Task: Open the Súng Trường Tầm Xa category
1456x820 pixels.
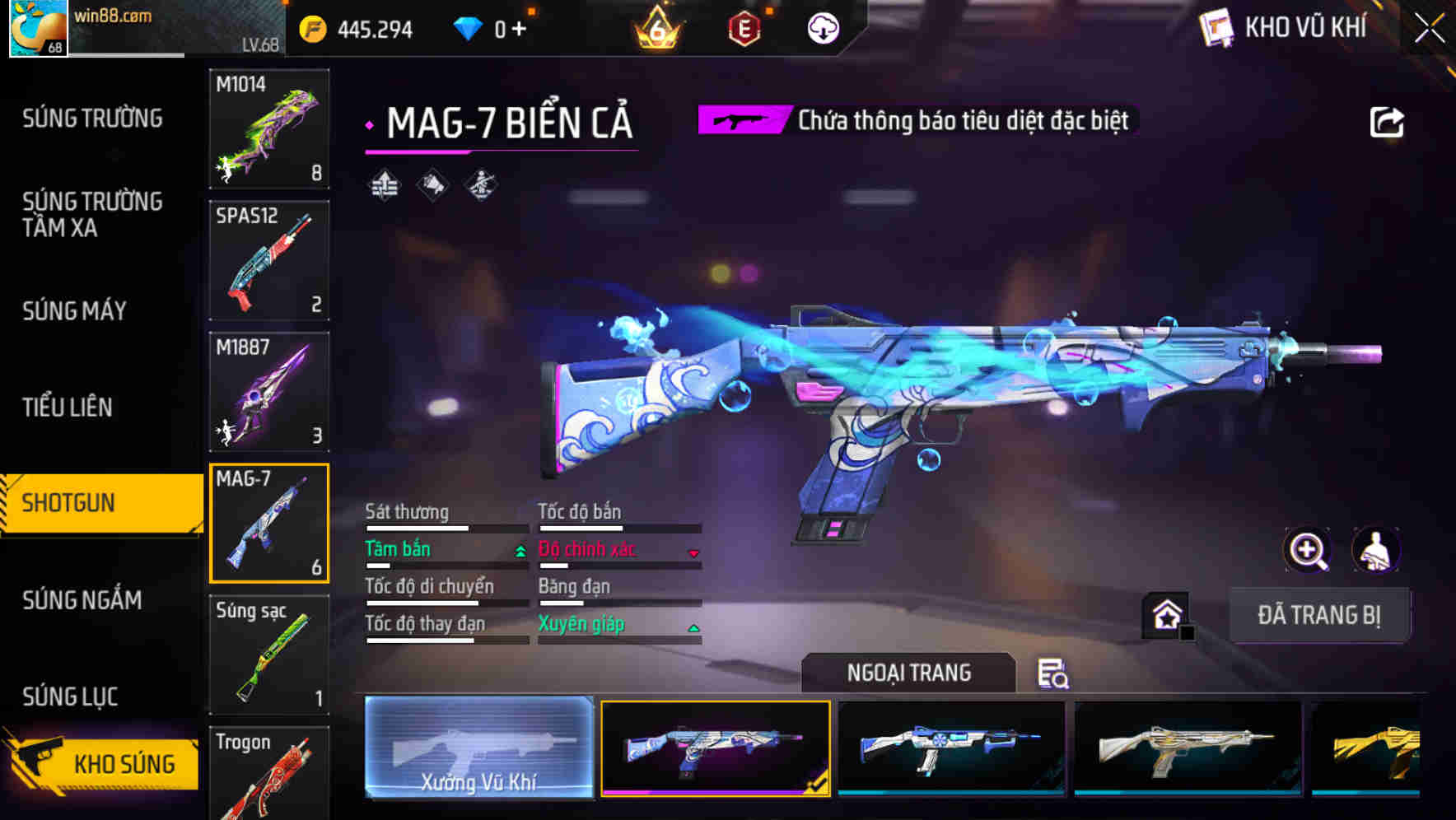Action: click(92, 214)
